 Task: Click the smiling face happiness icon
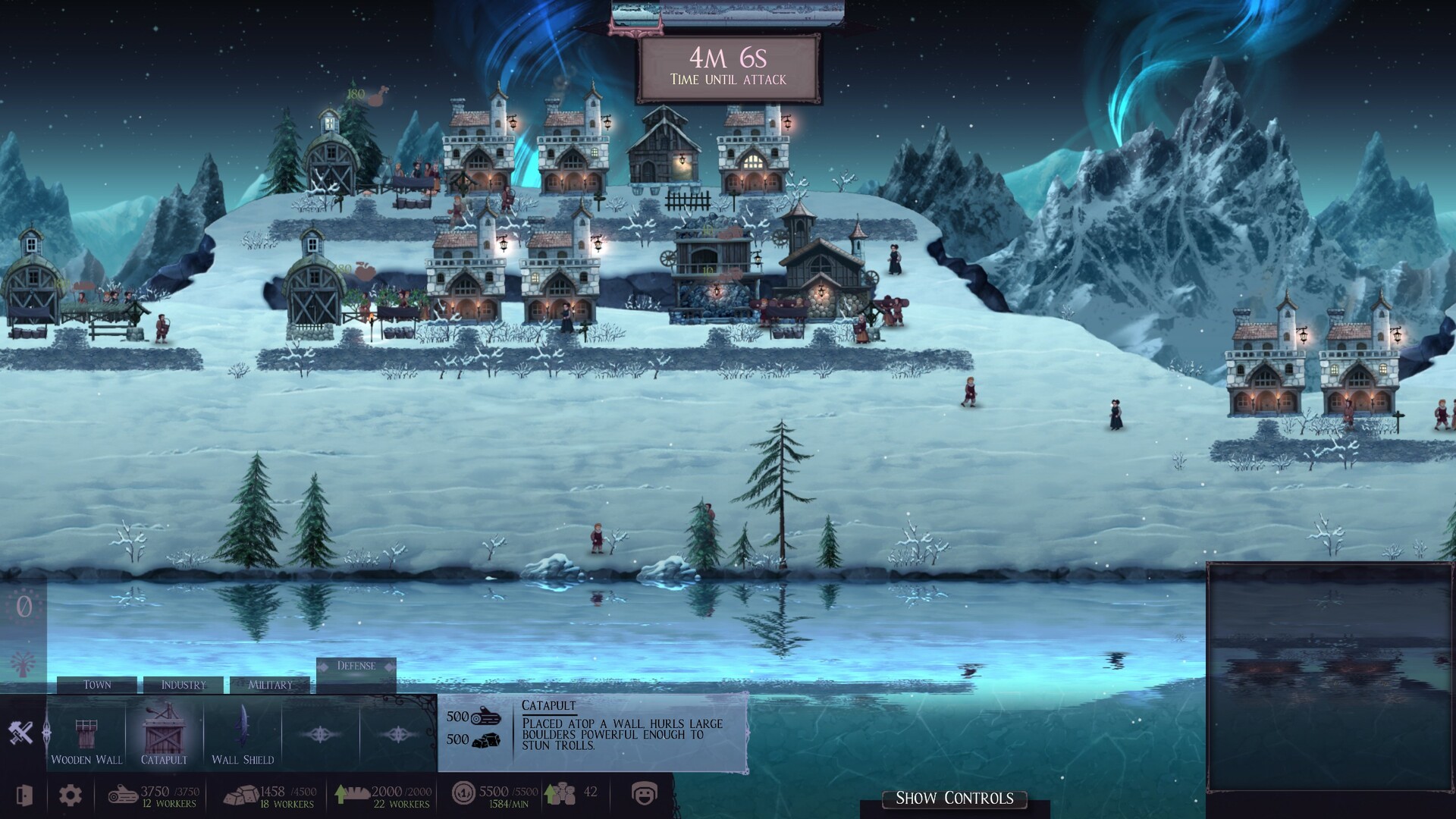point(644,794)
